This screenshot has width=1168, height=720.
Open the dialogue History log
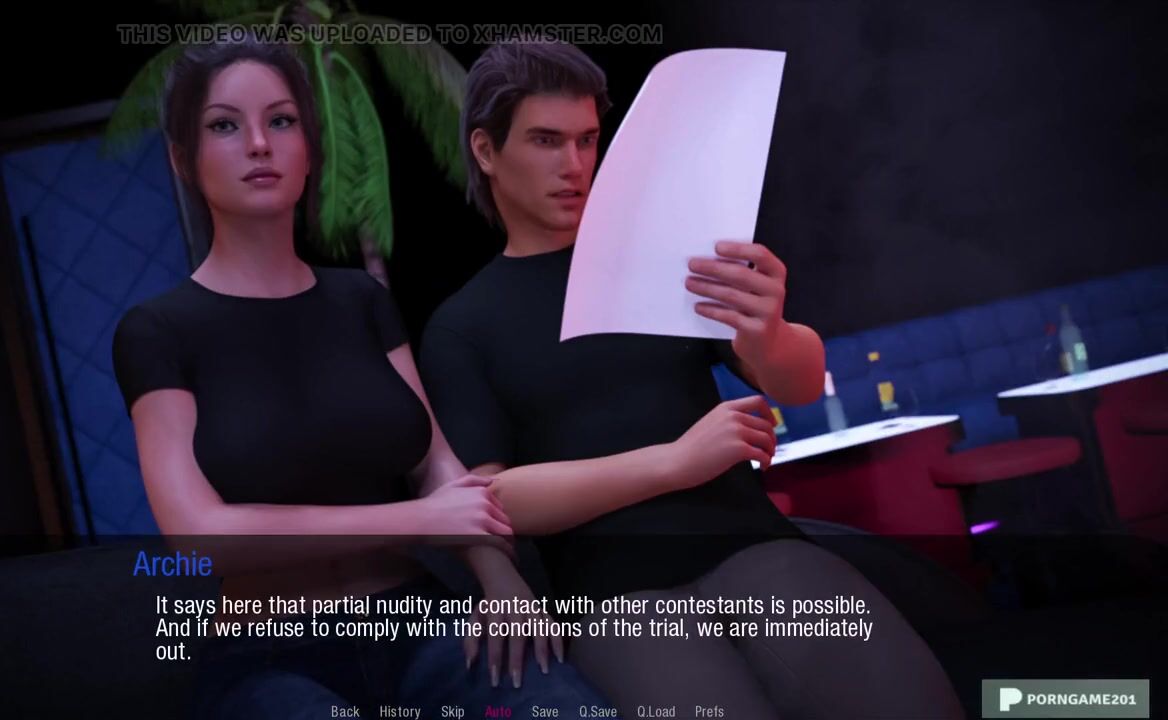[399, 711]
